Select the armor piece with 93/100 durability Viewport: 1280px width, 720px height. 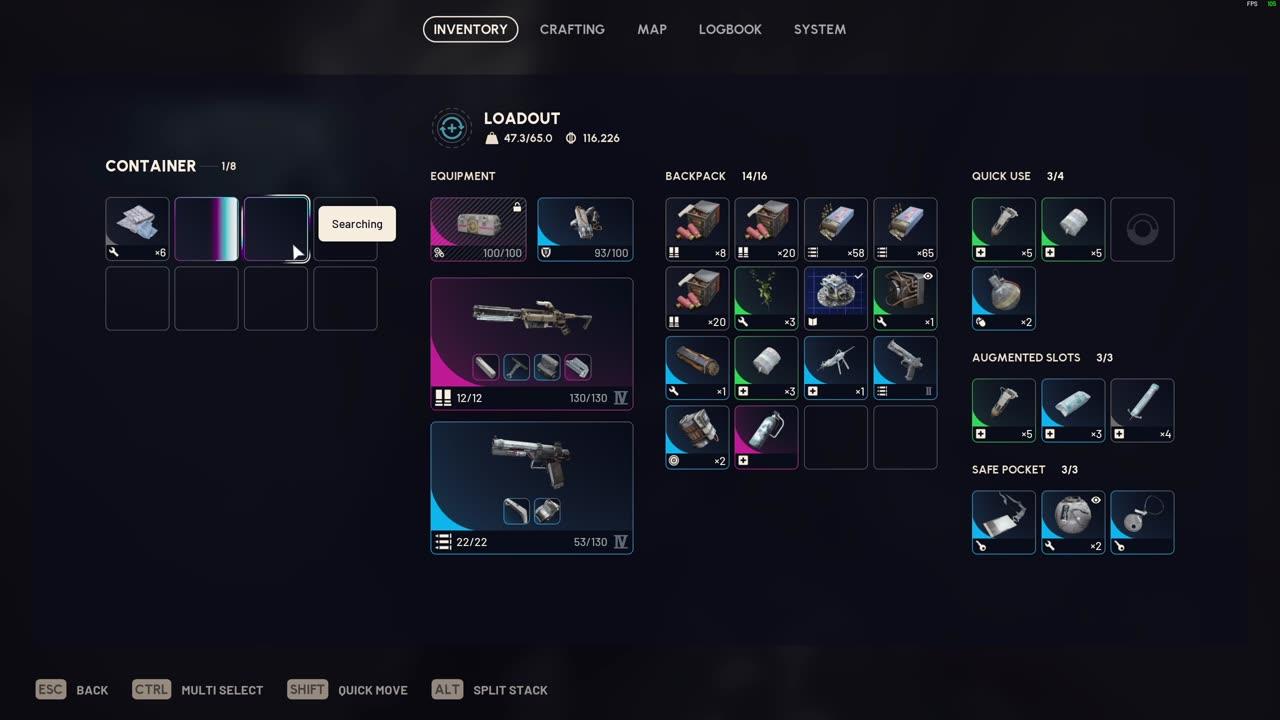point(585,229)
